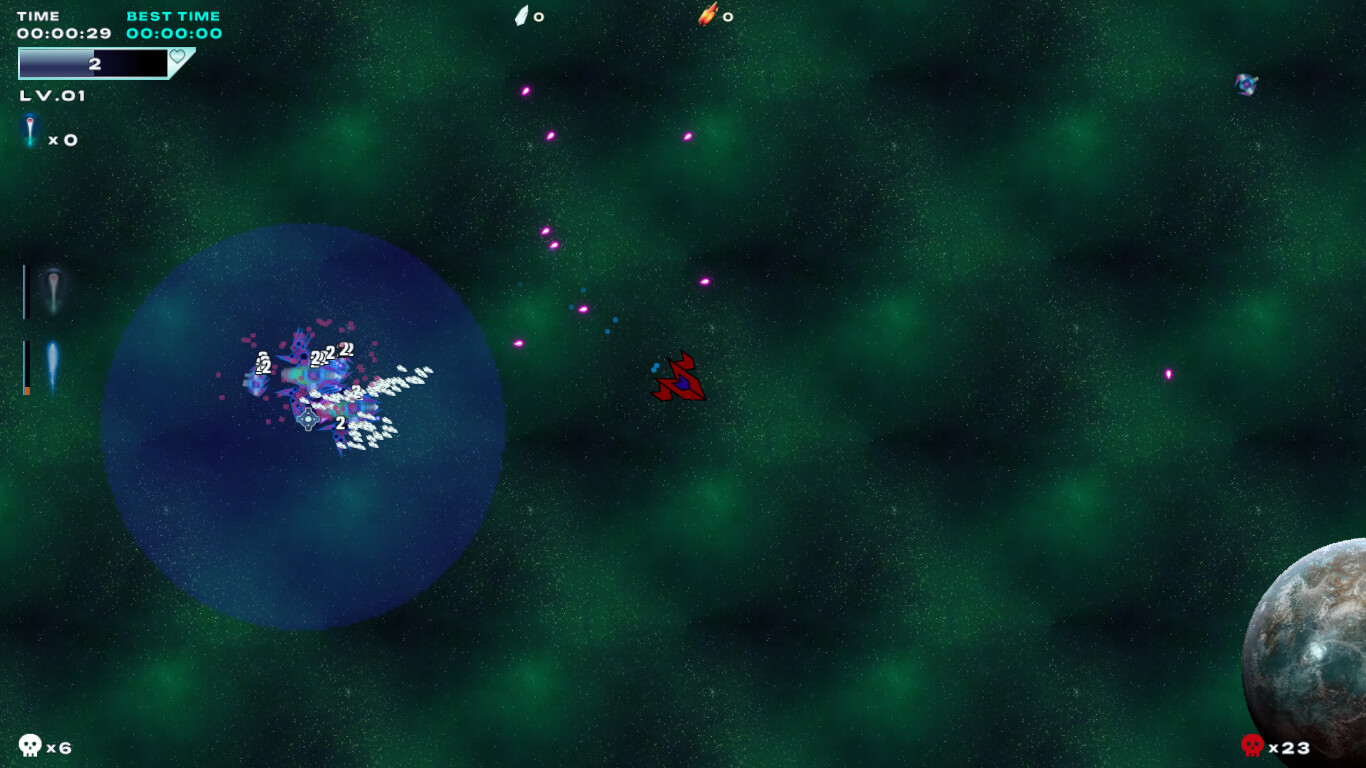Select the torpedo ammo icon showing x0
Image resolution: width=1366 pixels, height=768 pixels.
pos(30,130)
